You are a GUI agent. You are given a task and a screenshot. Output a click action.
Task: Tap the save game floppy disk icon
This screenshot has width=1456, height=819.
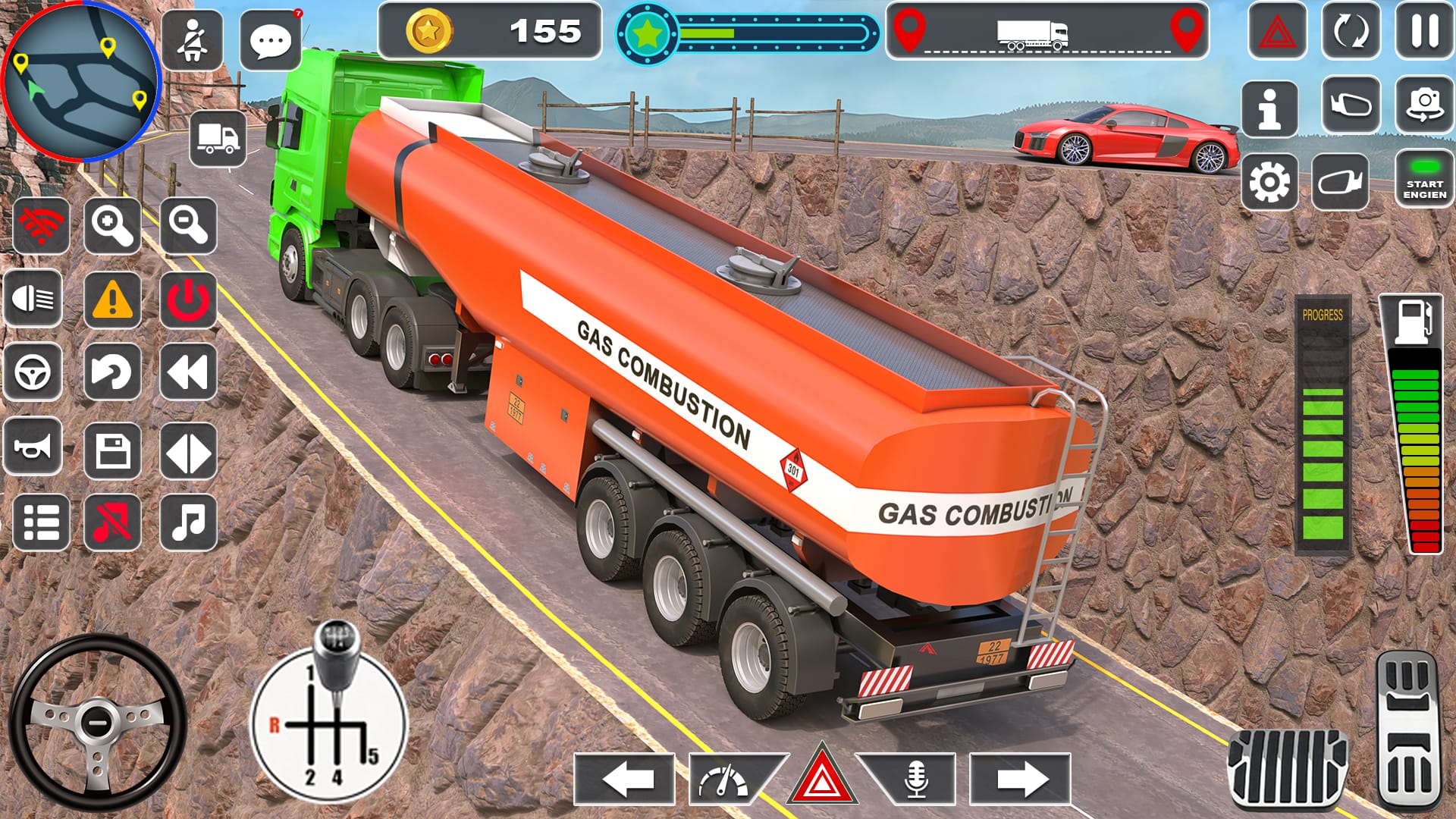(x=114, y=446)
